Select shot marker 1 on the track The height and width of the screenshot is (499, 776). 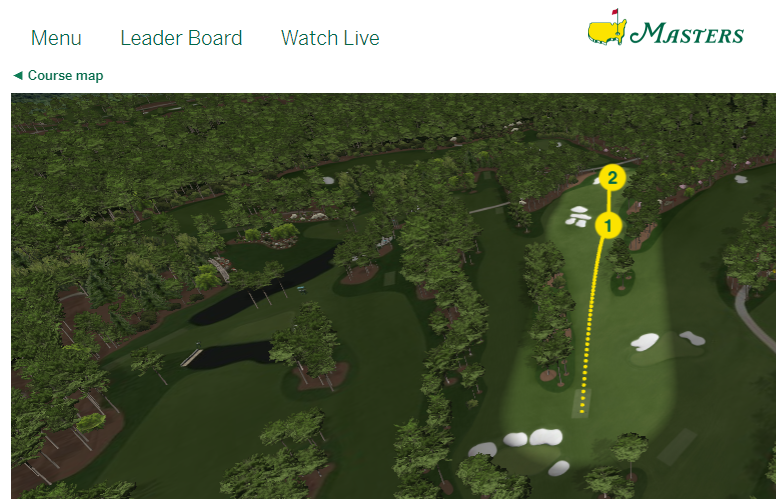608,225
